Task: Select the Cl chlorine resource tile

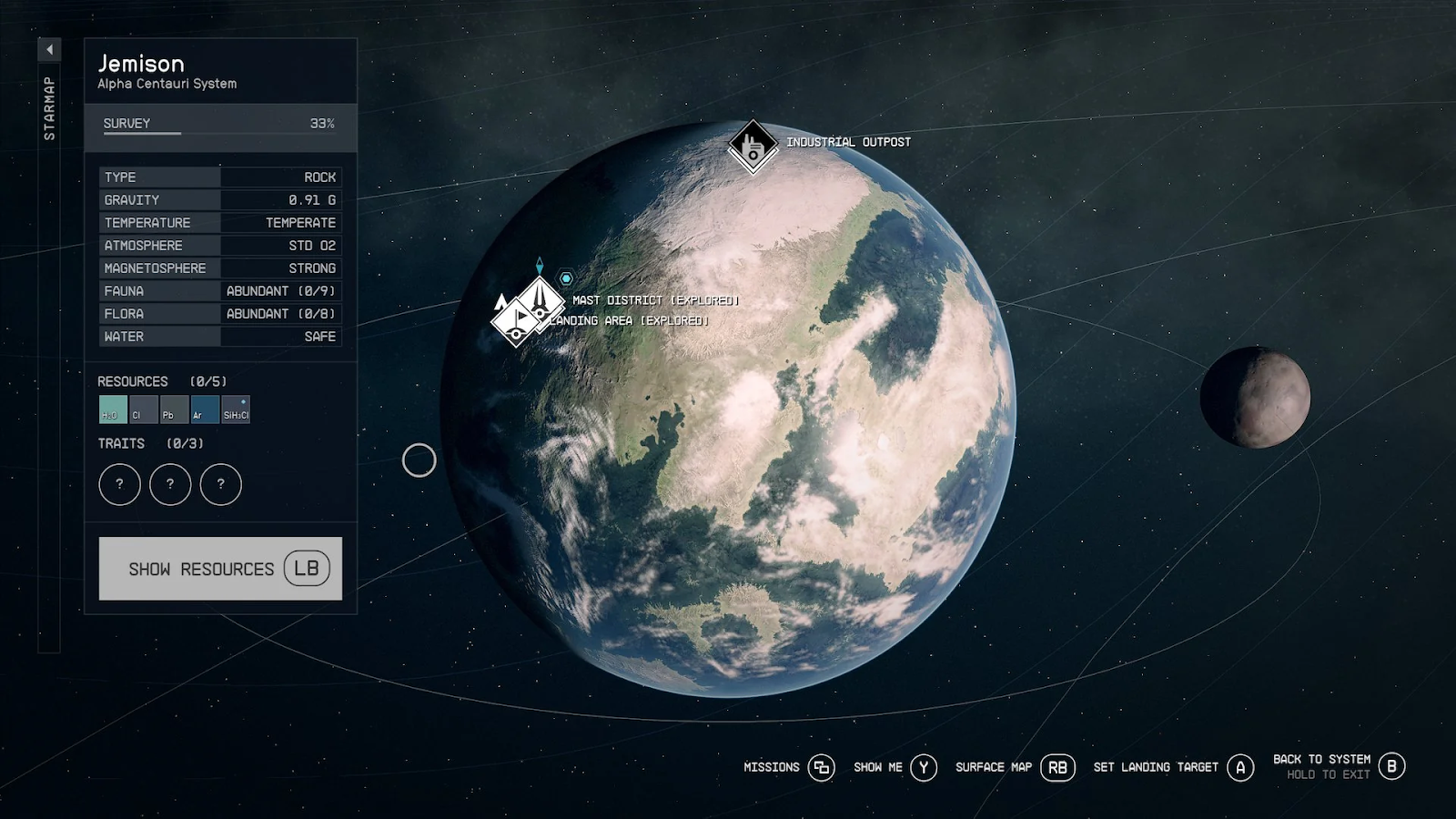Action: point(143,409)
